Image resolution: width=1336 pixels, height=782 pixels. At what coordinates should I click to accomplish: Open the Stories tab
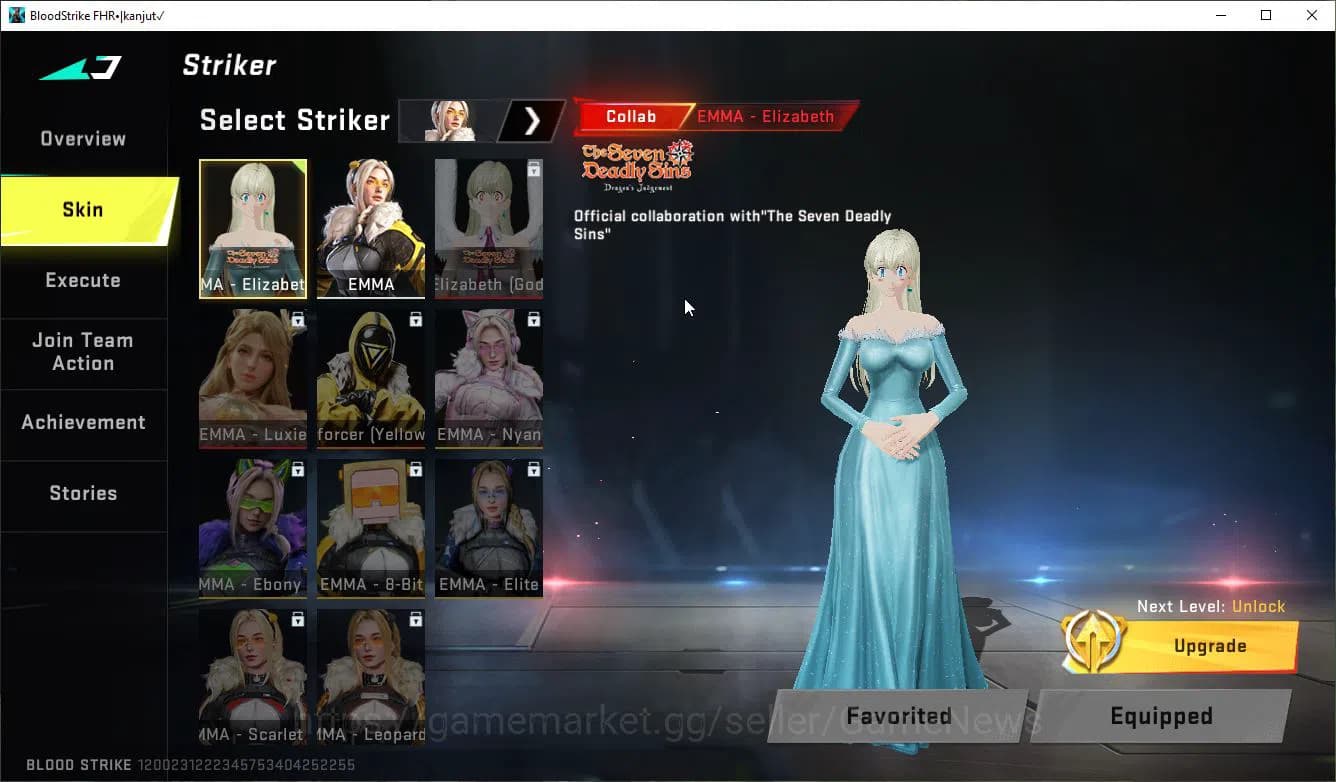[82, 492]
